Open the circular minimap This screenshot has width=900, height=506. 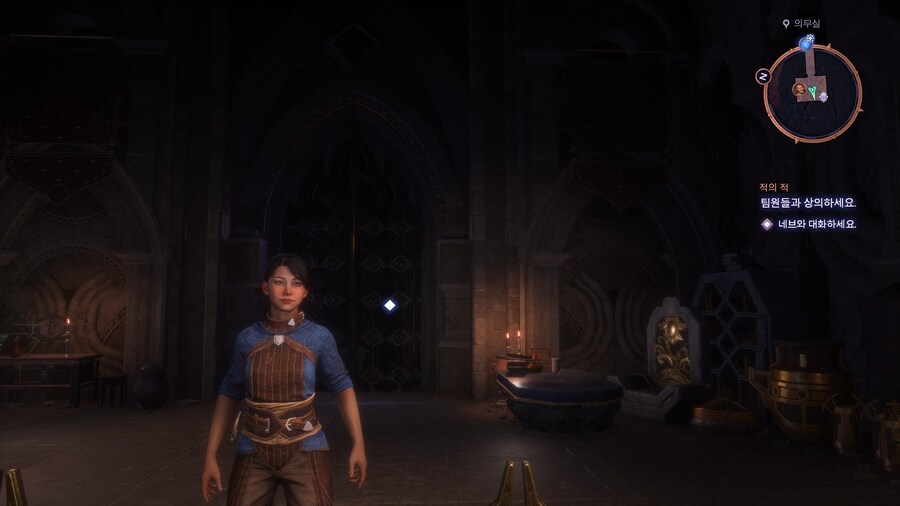(x=813, y=93)
